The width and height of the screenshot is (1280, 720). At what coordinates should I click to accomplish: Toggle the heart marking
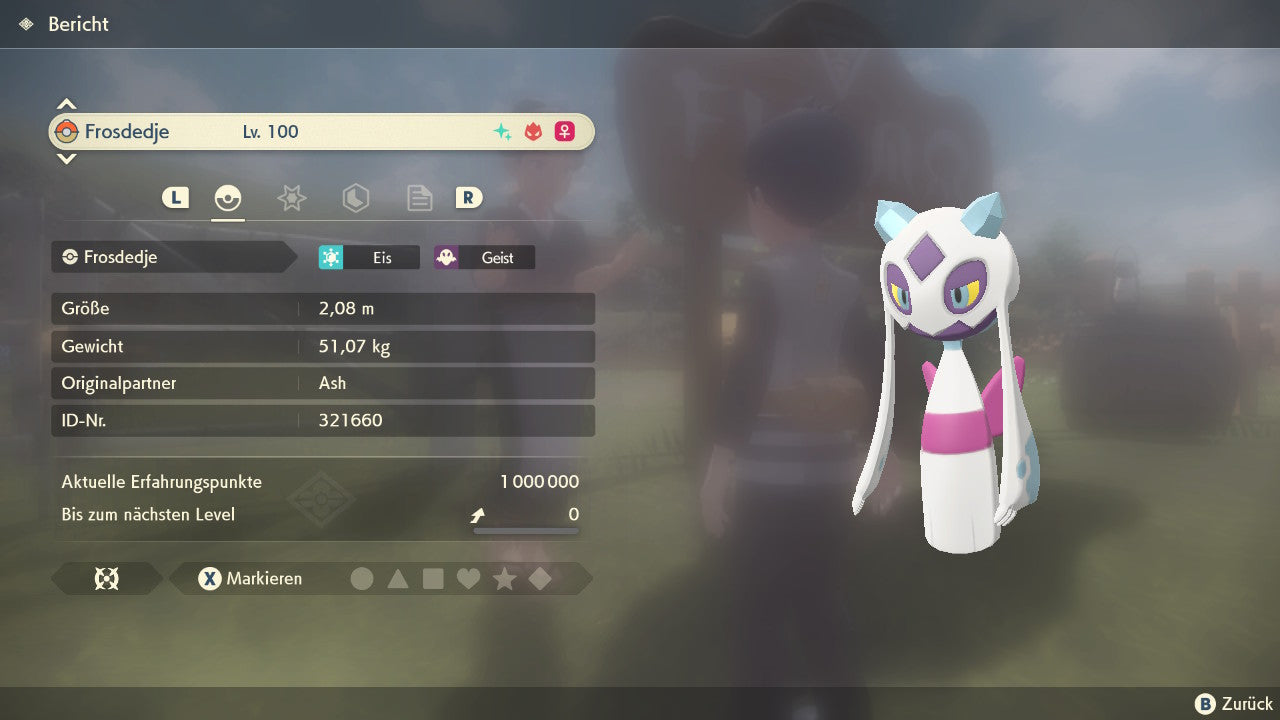[468, 579]
